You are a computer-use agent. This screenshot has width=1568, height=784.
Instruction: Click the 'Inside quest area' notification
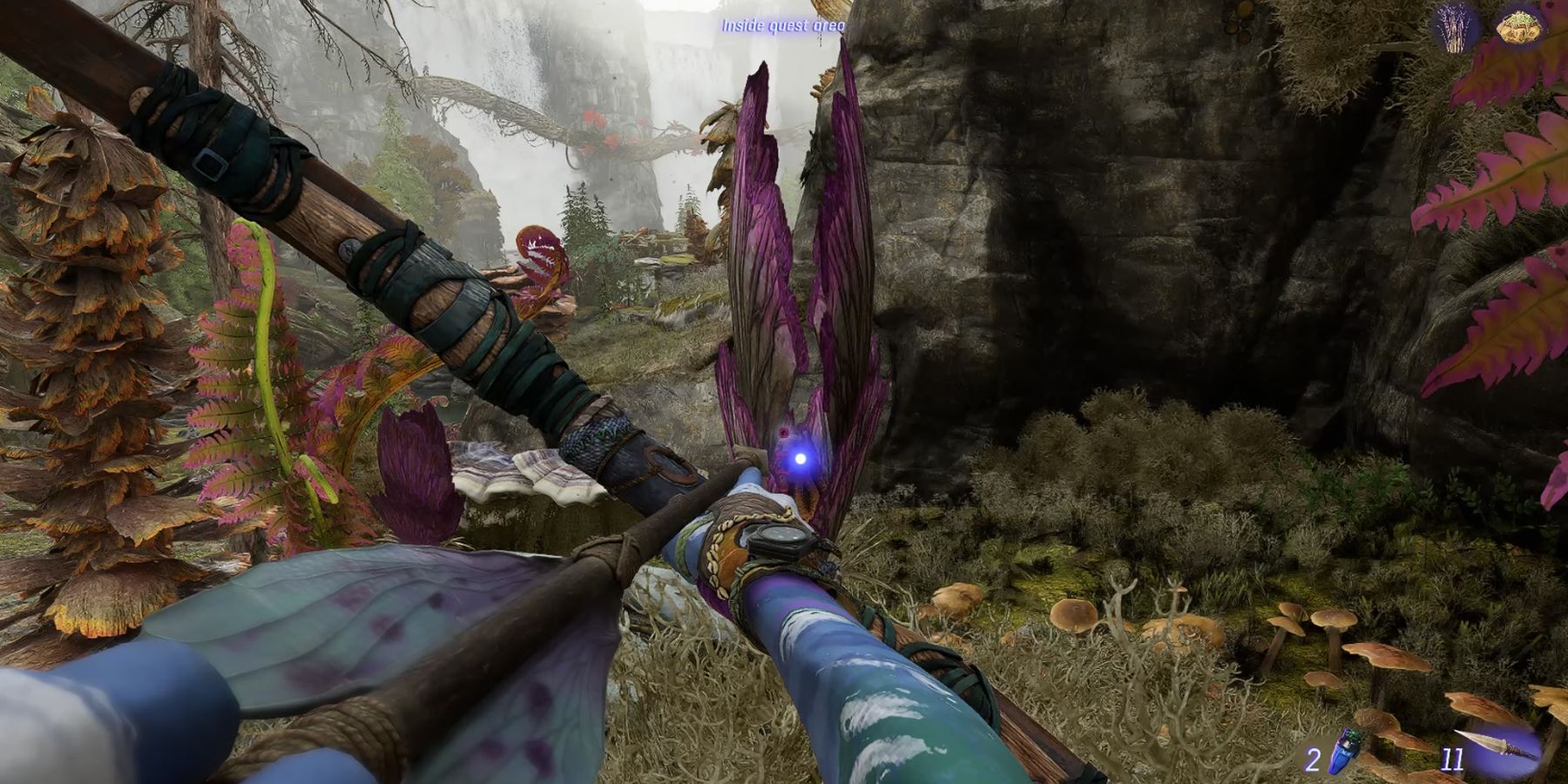click(781, 26)
